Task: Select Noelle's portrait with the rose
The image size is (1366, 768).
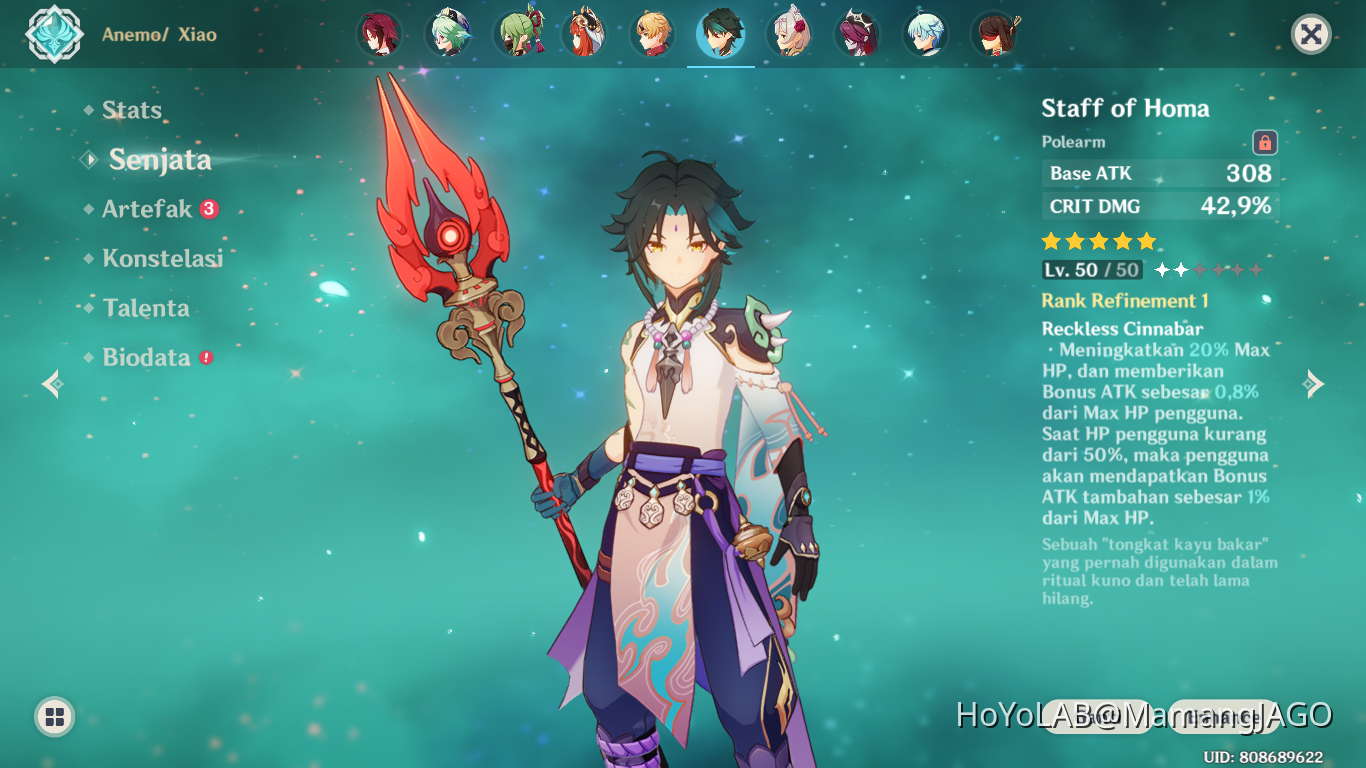Action: [x=789, y=32]
